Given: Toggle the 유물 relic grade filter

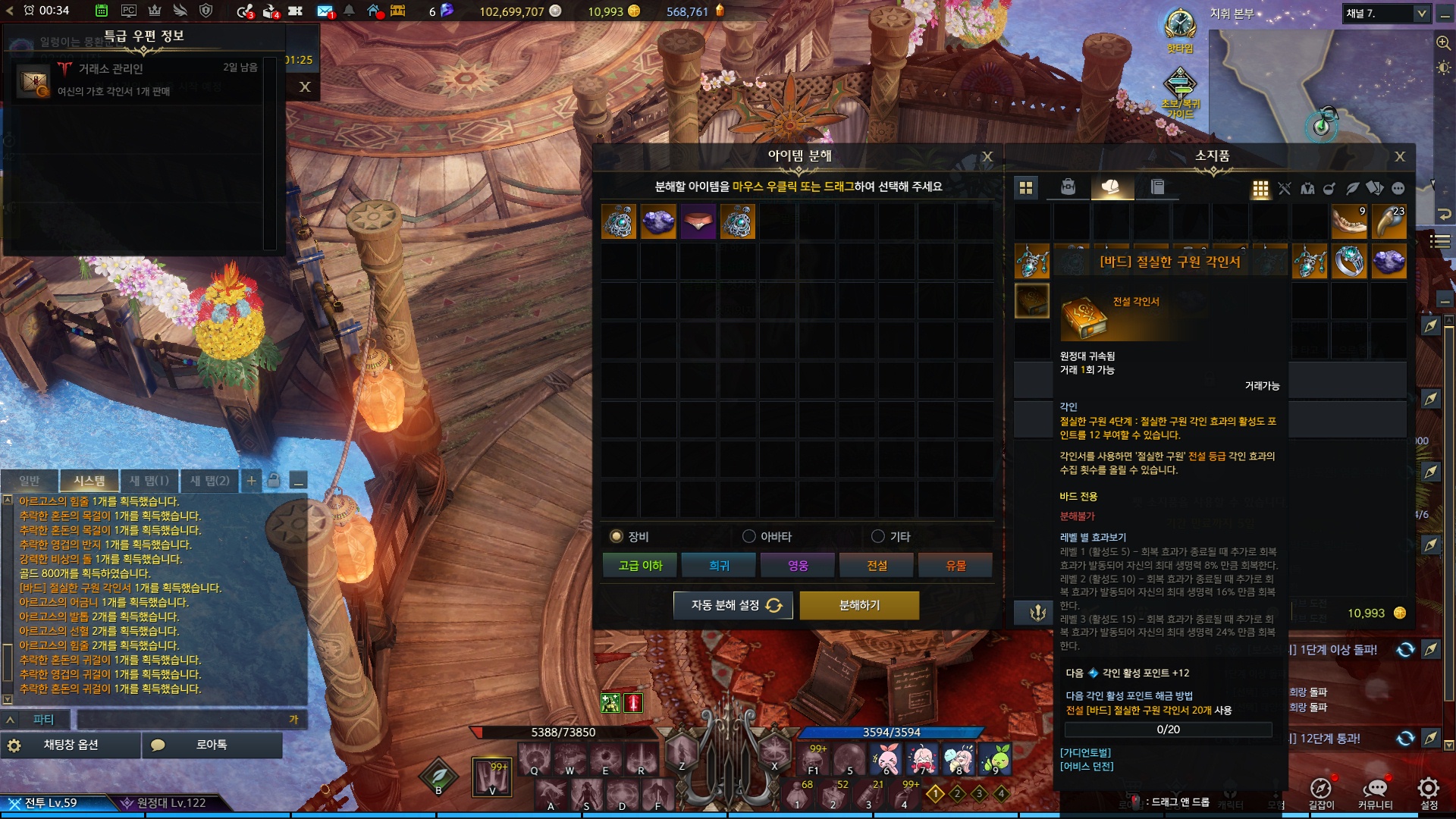Looking at the screenshot, I should pyautogui.click(x=955, y=566).
